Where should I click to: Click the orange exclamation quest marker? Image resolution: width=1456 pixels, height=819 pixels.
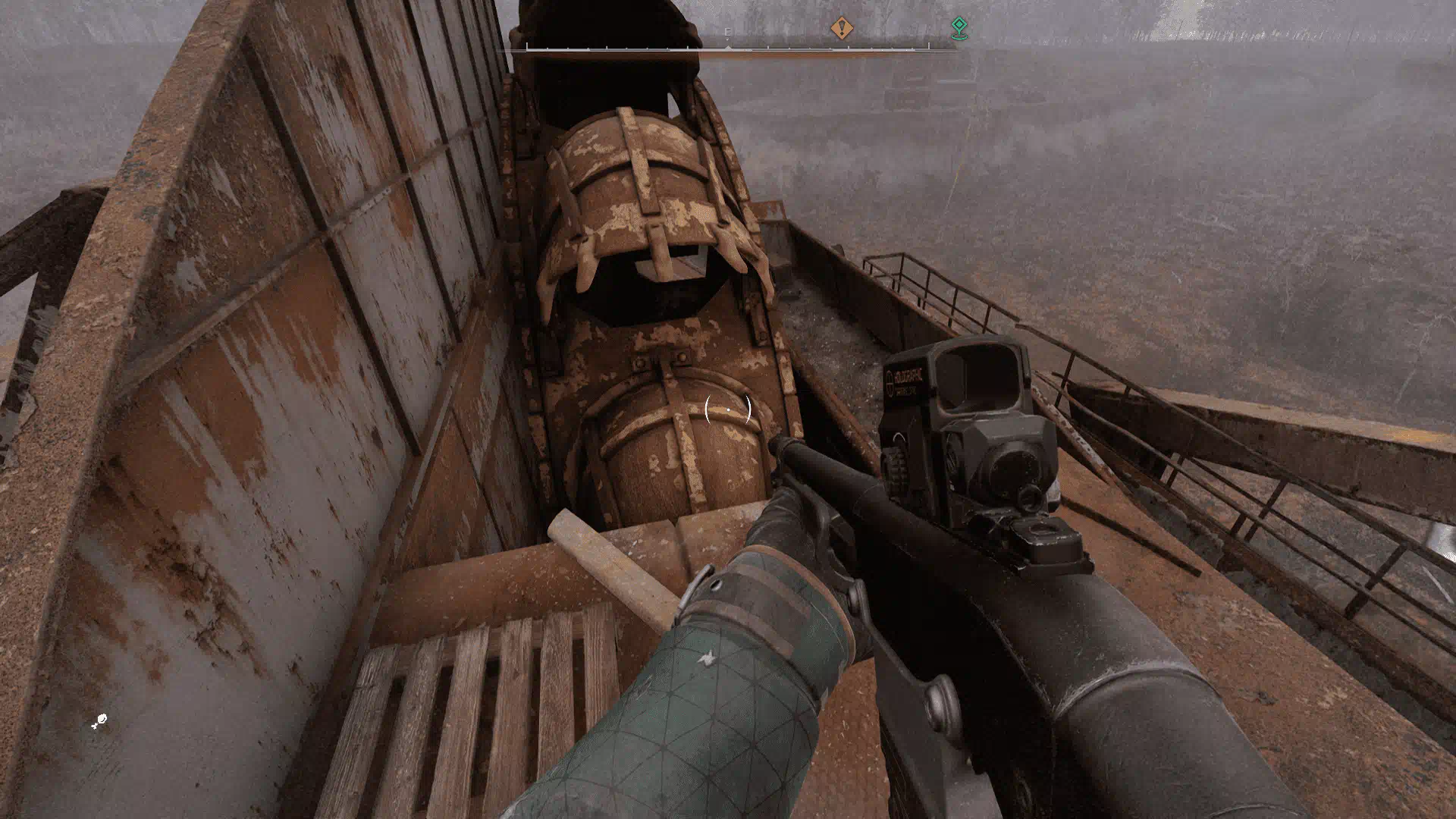[841, 29]
